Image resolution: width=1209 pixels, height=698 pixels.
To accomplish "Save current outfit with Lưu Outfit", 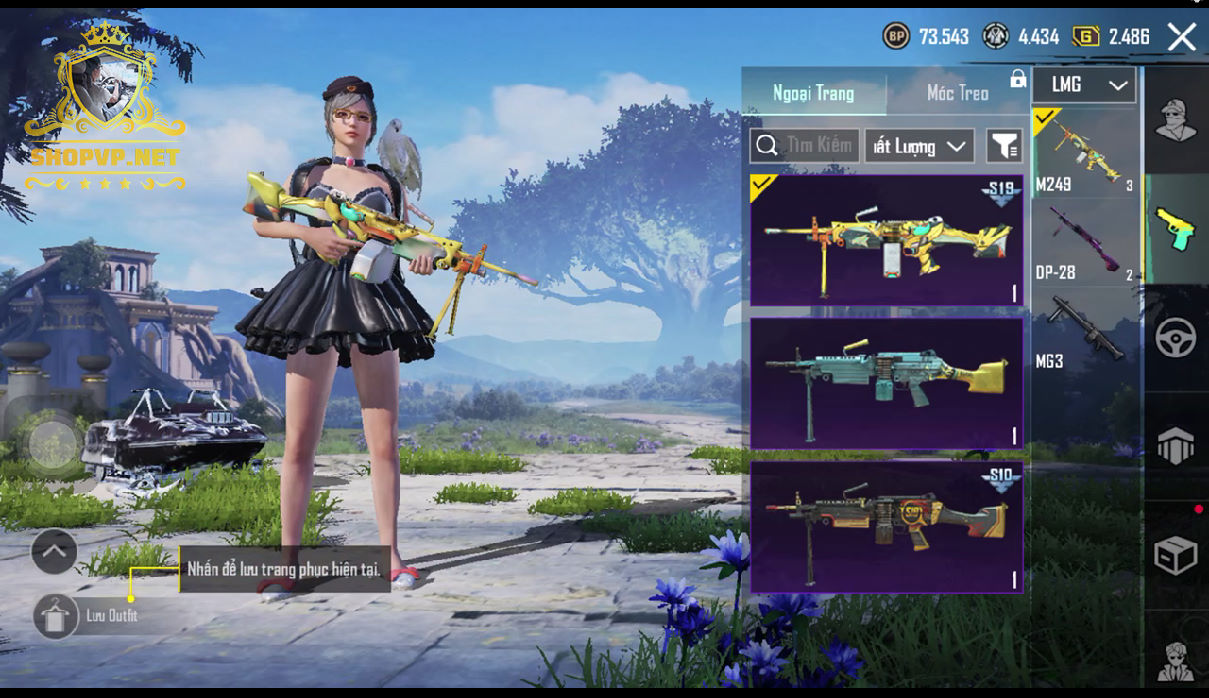I will coord(57,616).
